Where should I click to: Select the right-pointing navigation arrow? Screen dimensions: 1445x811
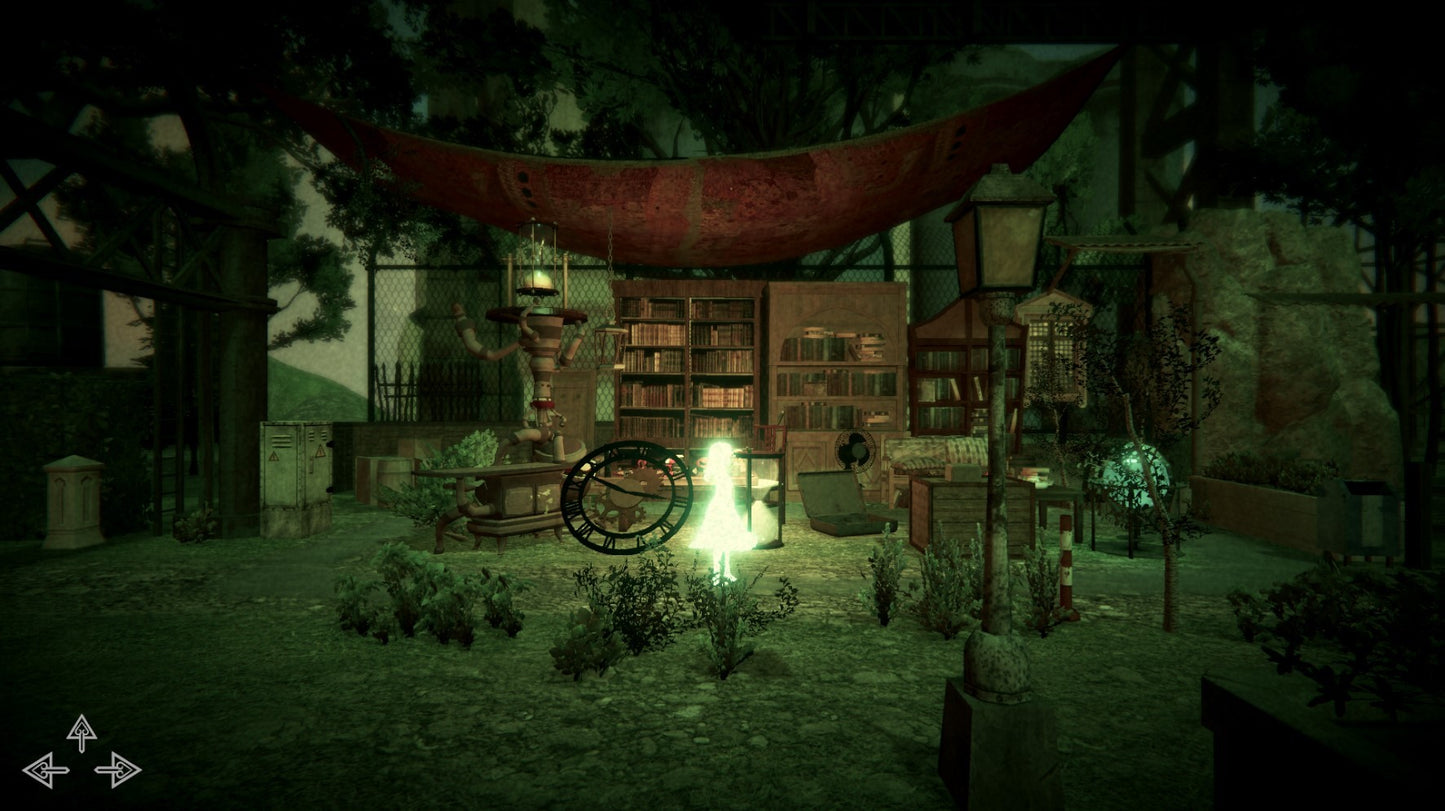pyautogui.click(x=118, y=770)
